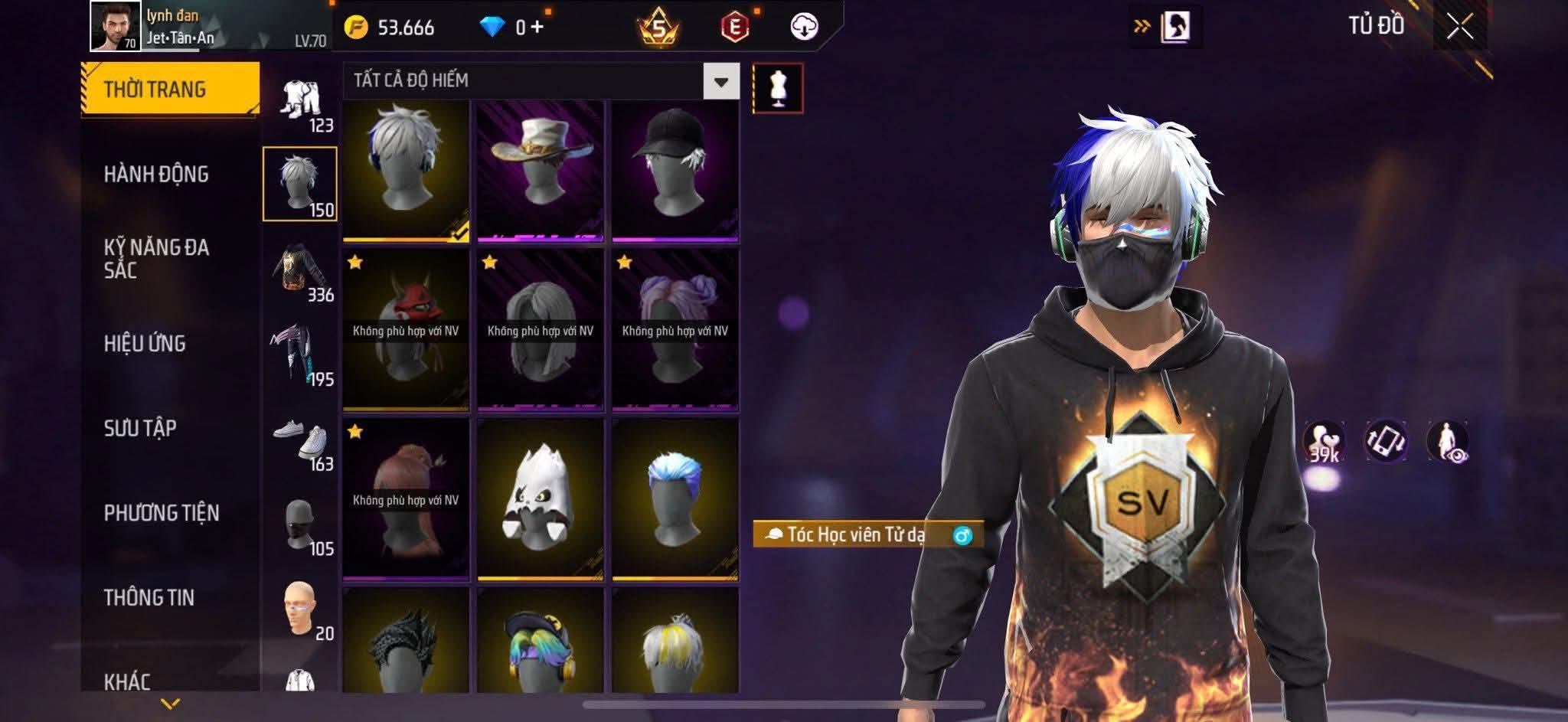Select the black baseball cap item
The height and width of the screenshot is (722, 1568).
(x=675, y=170)
